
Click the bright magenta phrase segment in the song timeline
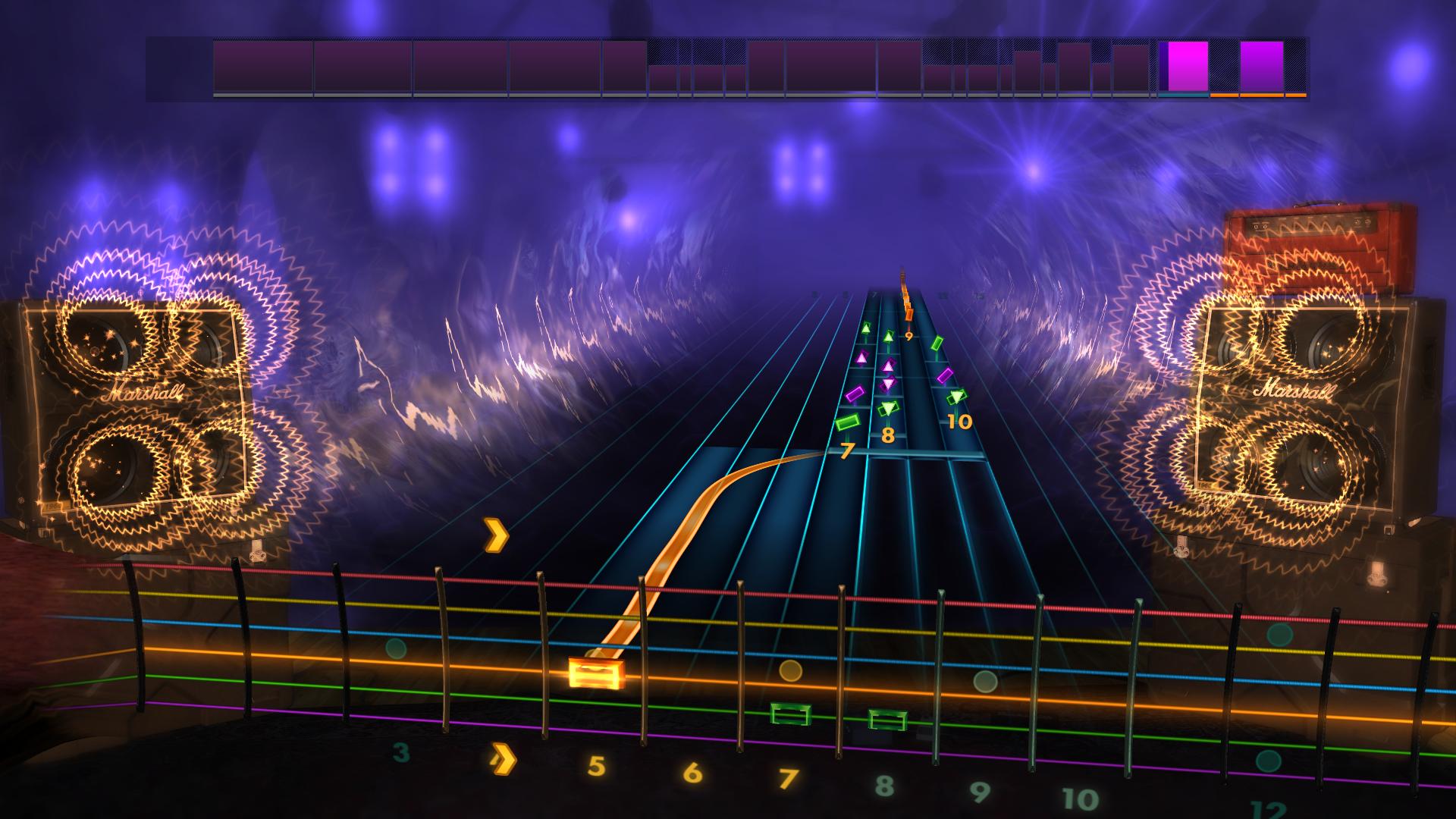pyautogui.click(x=1187, y=68)
